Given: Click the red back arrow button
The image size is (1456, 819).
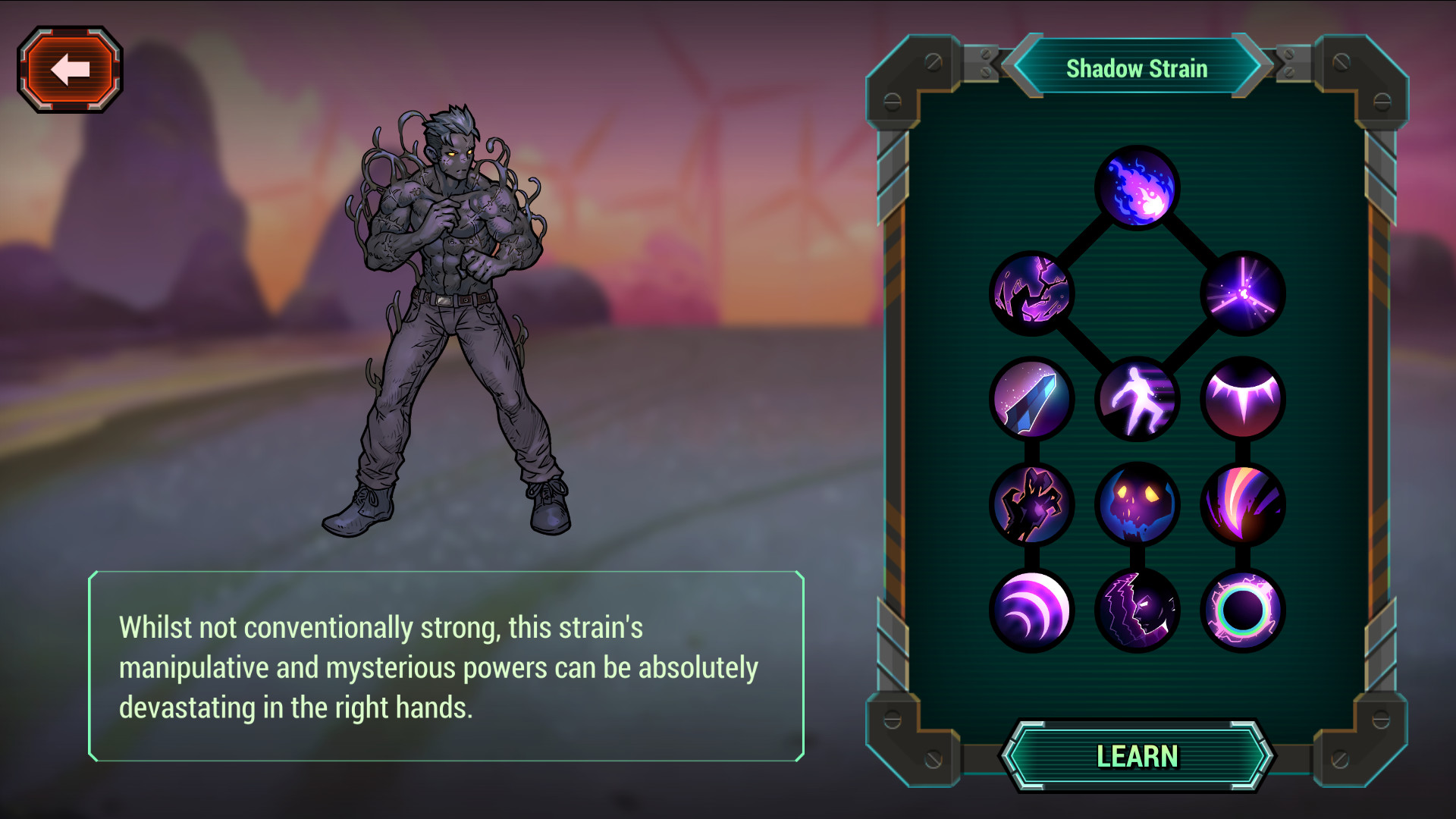Looking at the screenshot, I should tap(70, 70).
